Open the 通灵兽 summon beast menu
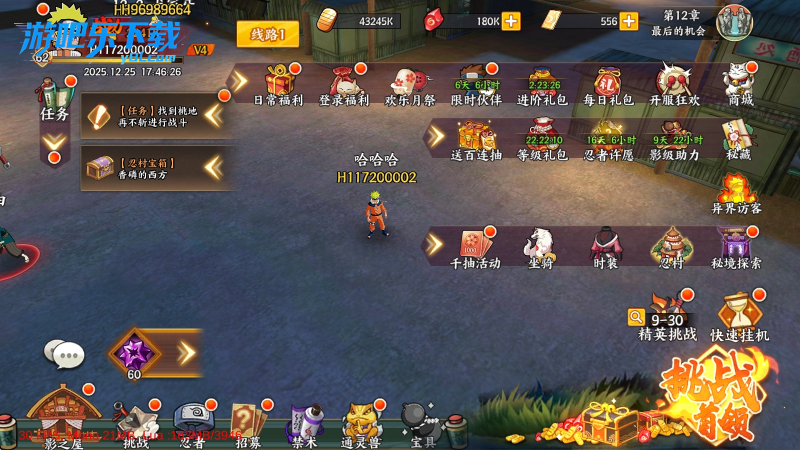Viewport: 800px width, 450px height. pos(362,425)
